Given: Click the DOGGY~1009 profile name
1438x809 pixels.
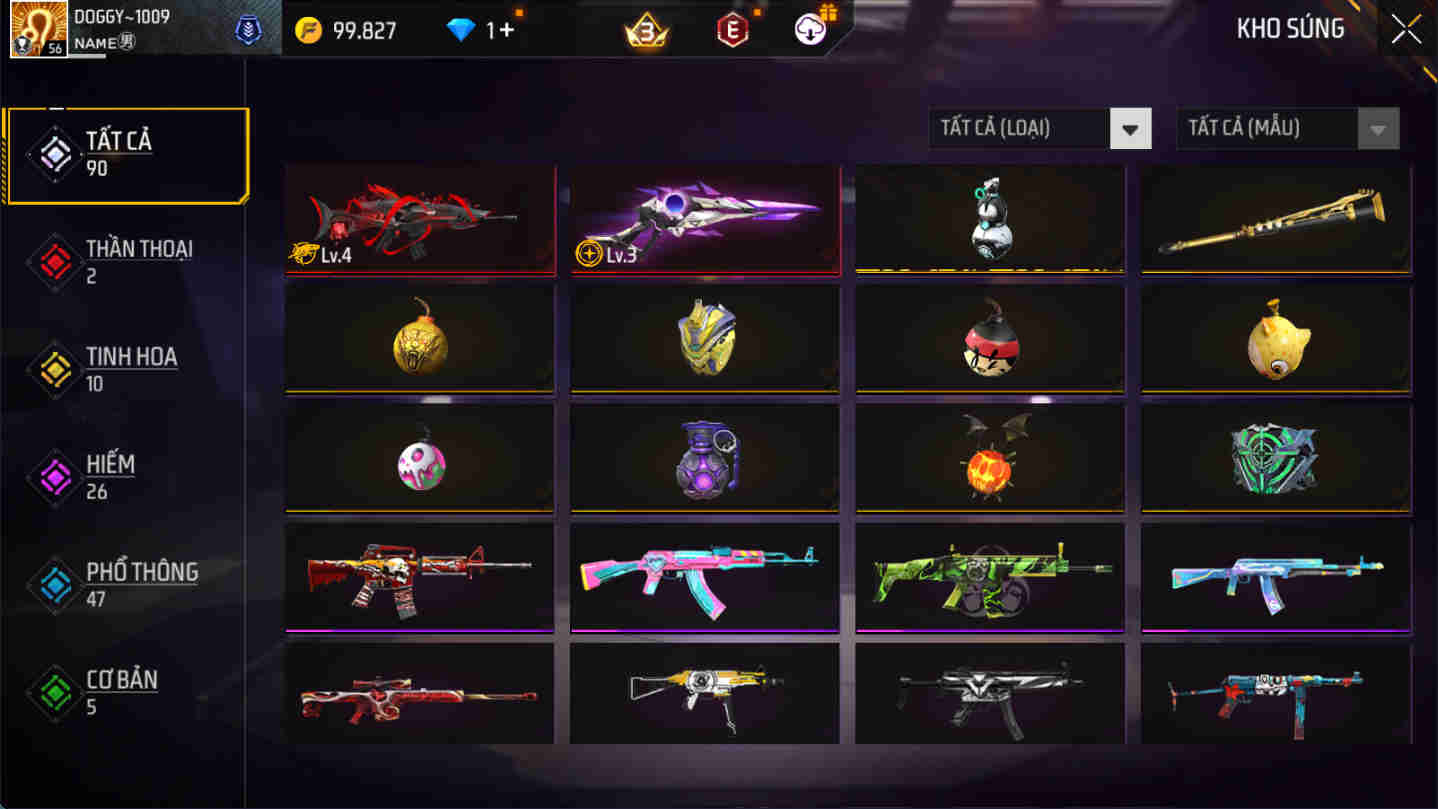Looking at the screenshot, I should tap(120, 16).
